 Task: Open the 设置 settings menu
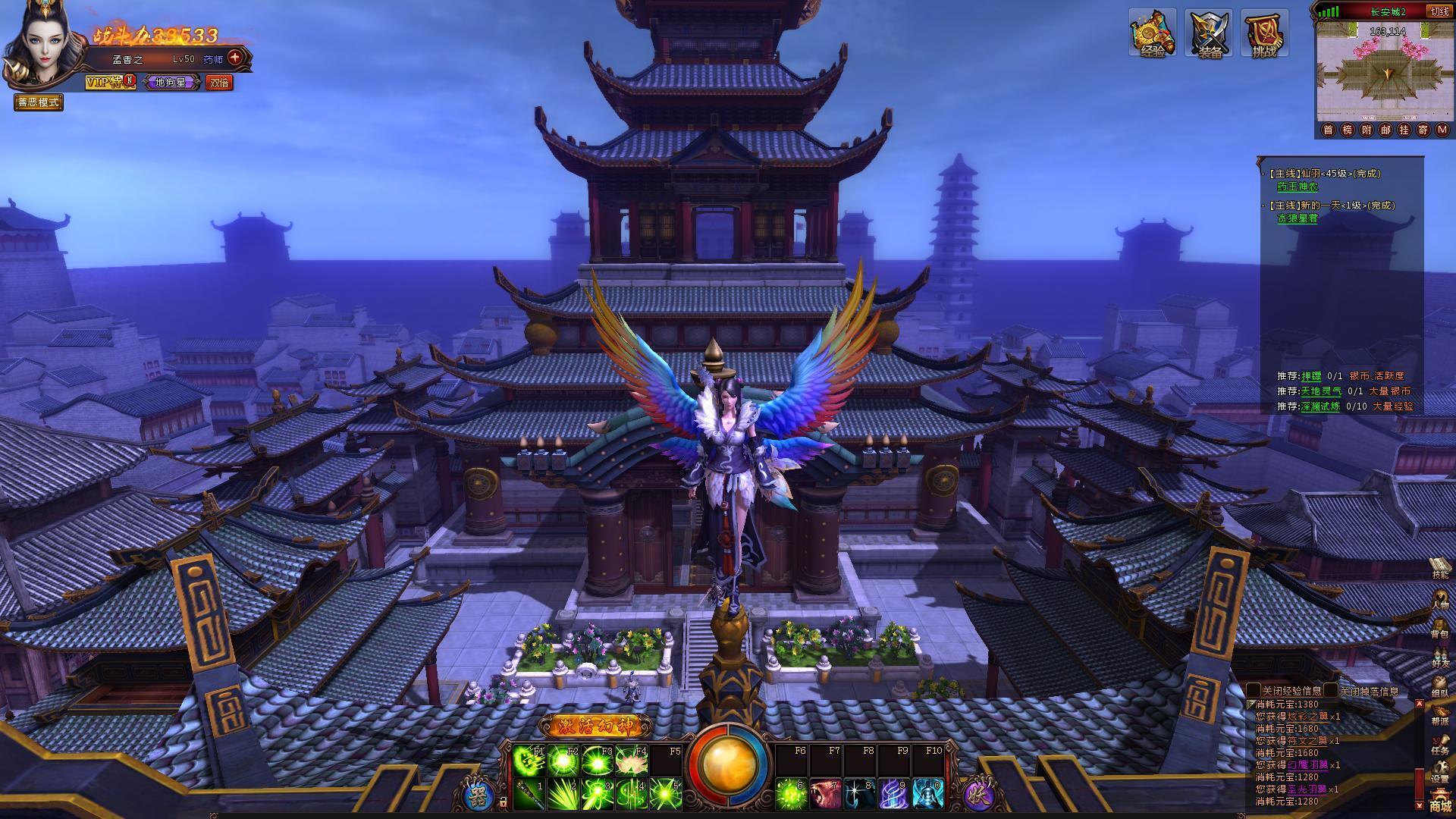tap(1439, 772)
